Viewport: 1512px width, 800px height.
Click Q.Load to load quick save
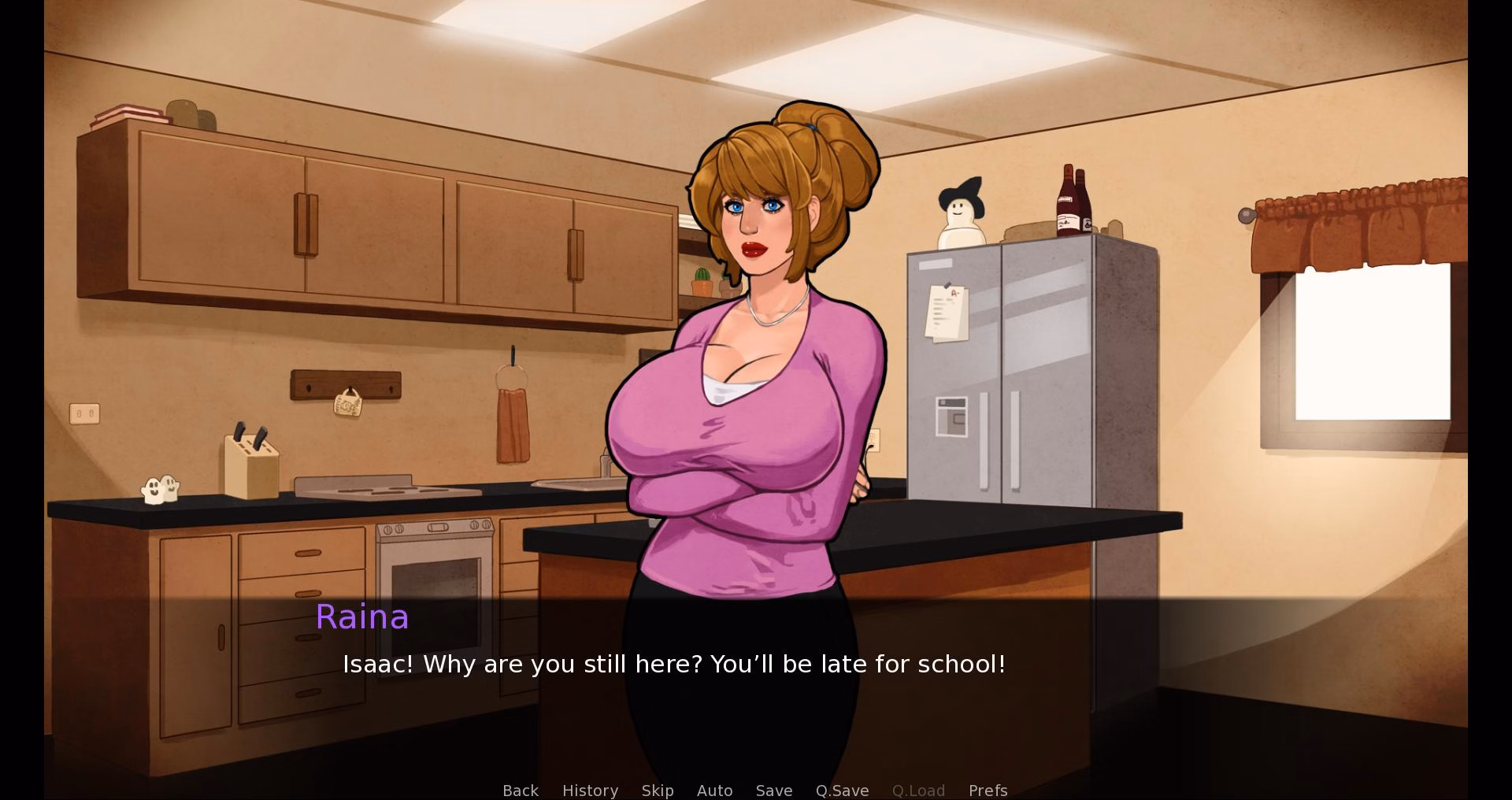click(918, 791)
